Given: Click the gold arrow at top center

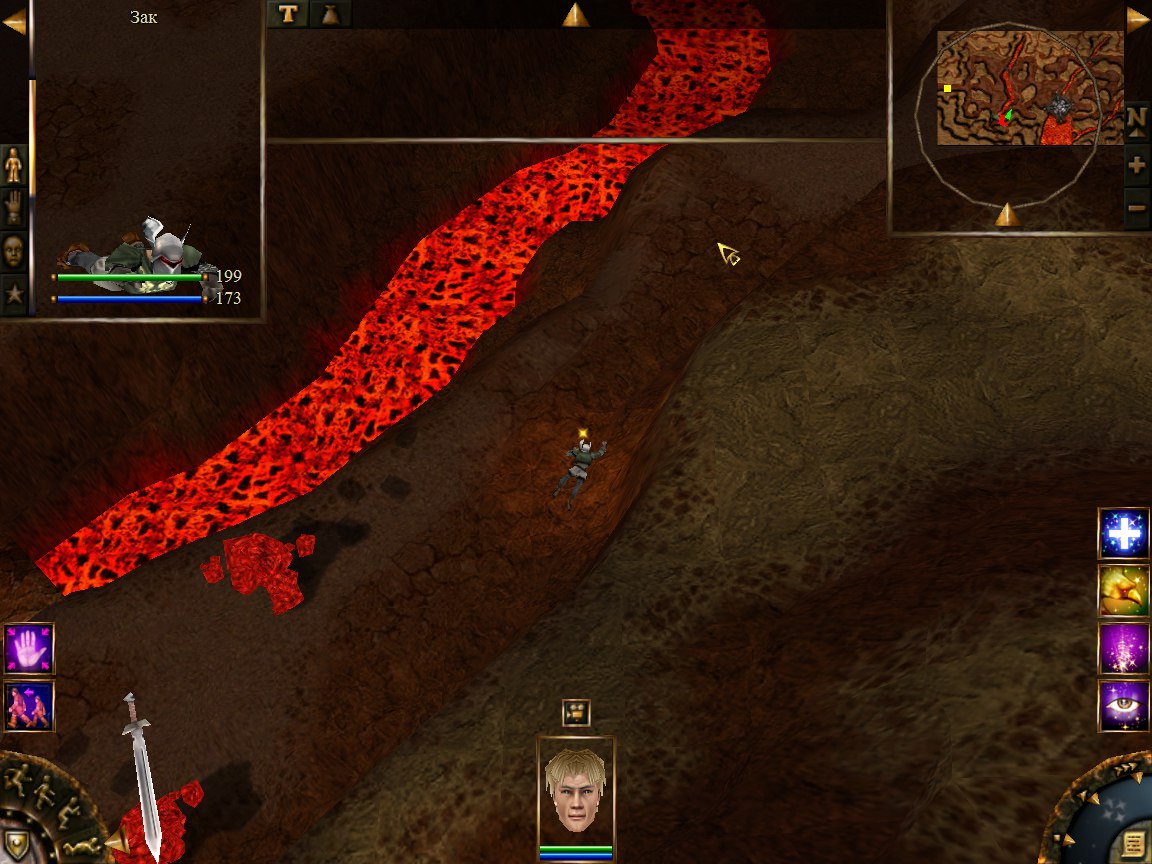Looking at the screenshot, I should coord(575,14).
